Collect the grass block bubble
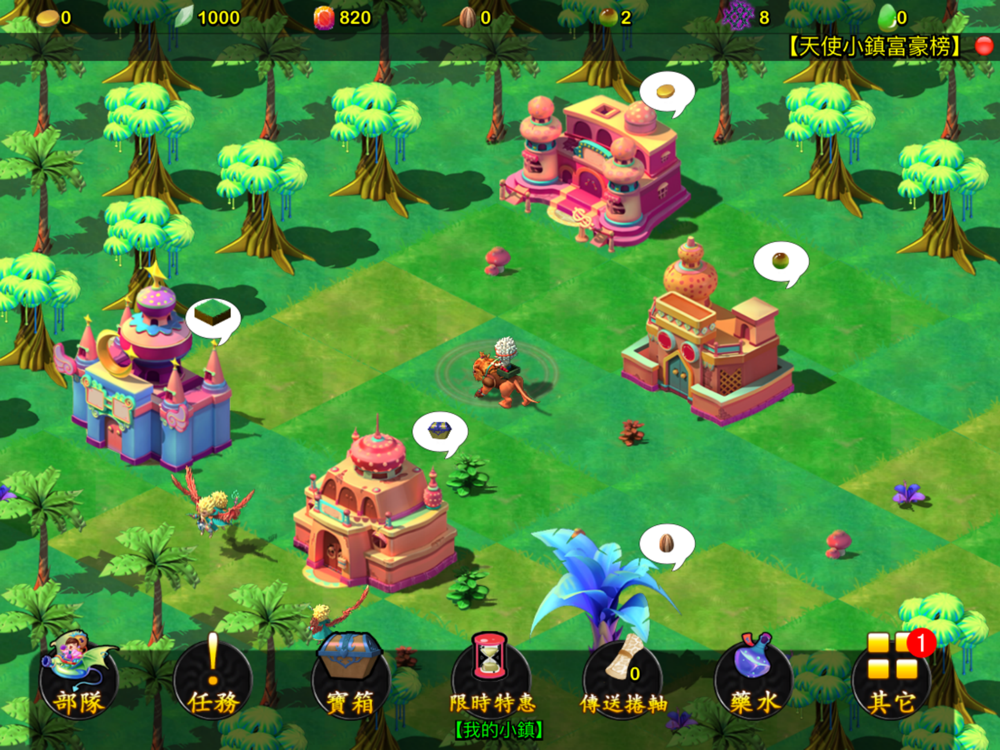 (x=212, y=318)
